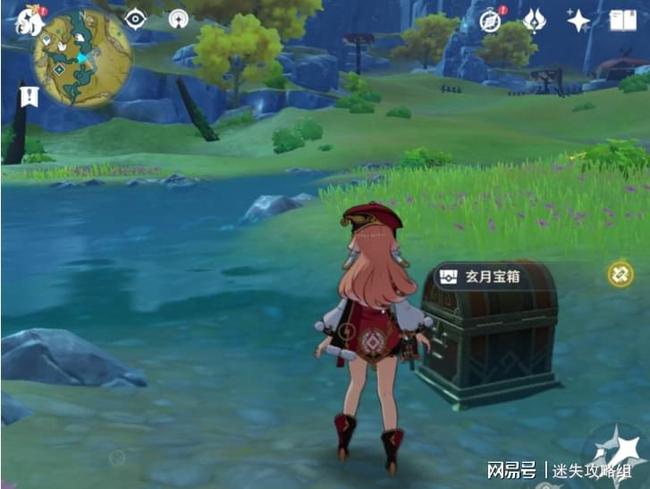
Task: Open the adventurer handbook book icon
Action: pos(622,20)
